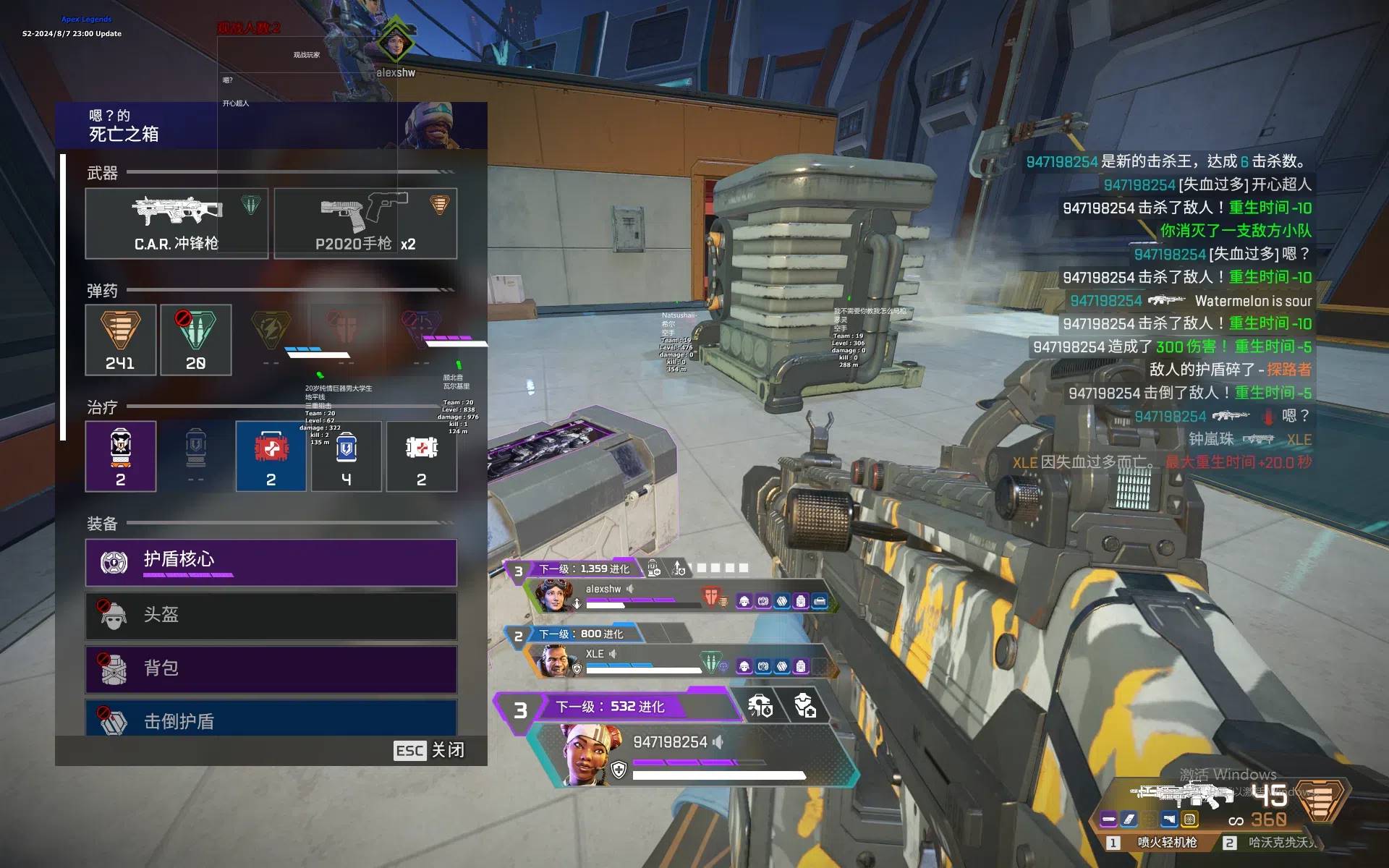1389x868 pixels.
Task: Select the 20 energy ammo slot
Action: [x=195, y=339]
